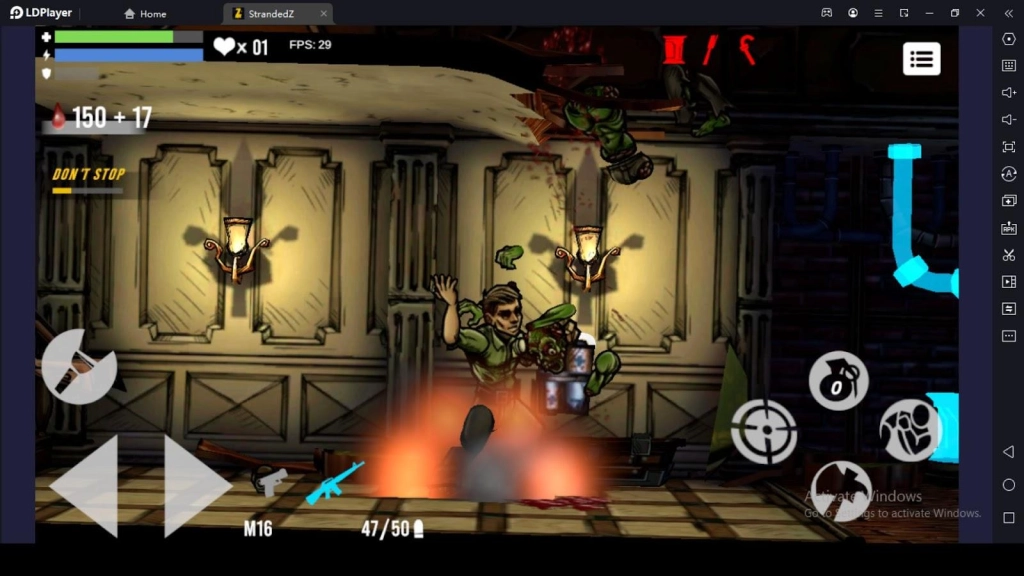Select the blue M16 rifle icon
This screenshot has height=576, width=1024.
pos(334,481)
